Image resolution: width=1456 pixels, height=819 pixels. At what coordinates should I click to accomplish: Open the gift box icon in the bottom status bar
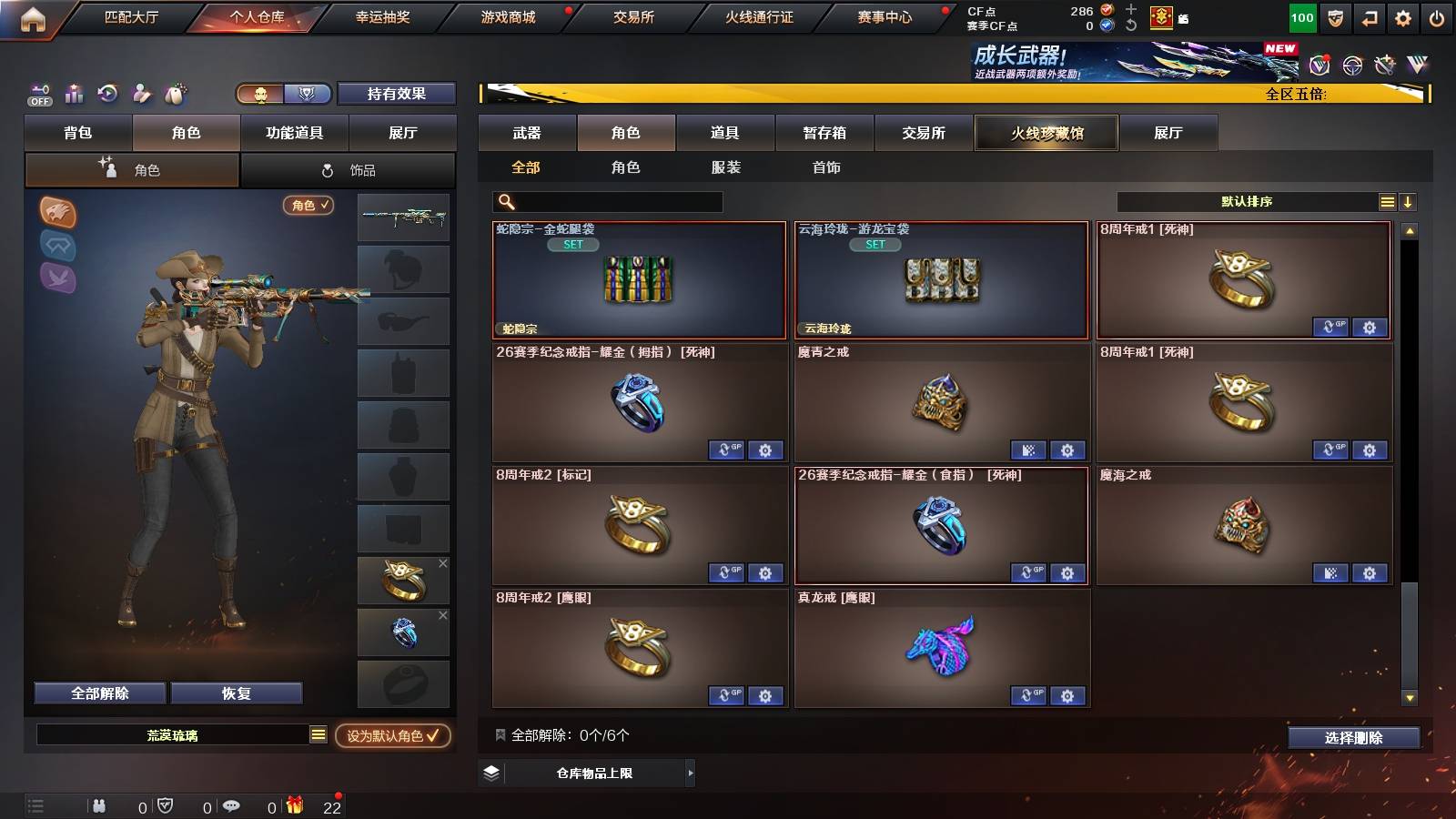pos(293,804)
